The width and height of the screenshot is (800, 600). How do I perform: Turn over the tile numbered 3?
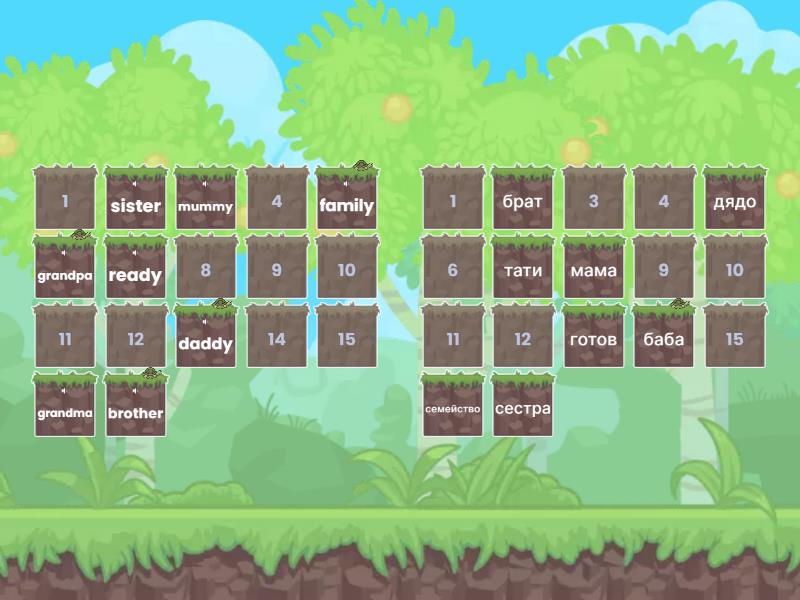point(593,201)
